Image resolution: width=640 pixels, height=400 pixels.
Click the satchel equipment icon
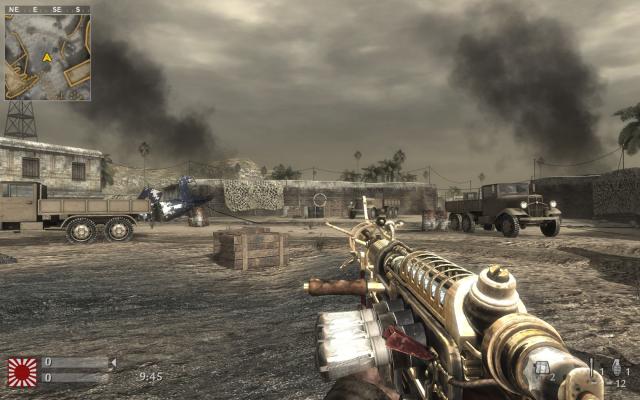542,368
